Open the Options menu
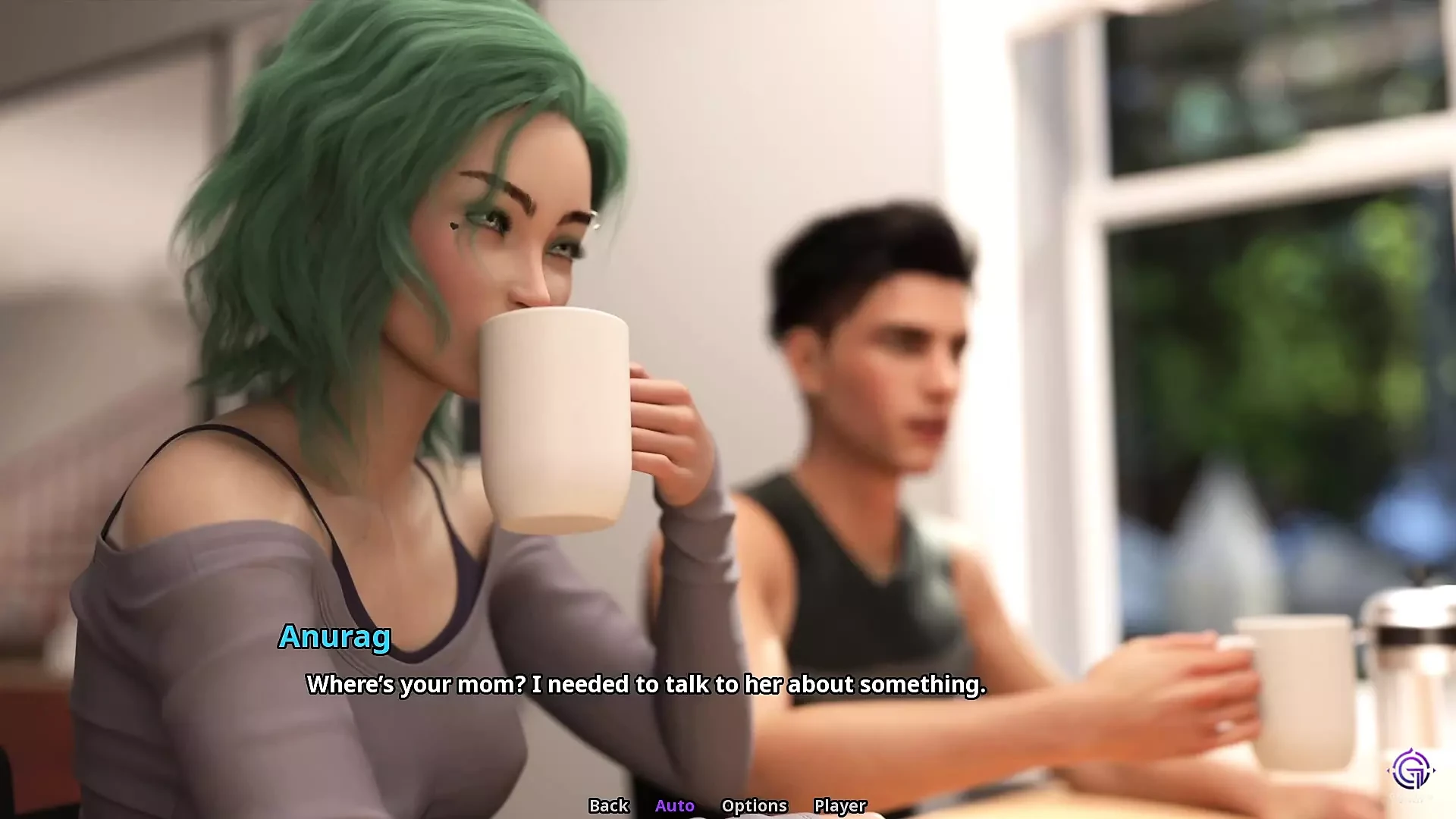Image resolution: width=1456 pixels, height=819 pixels. click(x=754, y=805)
